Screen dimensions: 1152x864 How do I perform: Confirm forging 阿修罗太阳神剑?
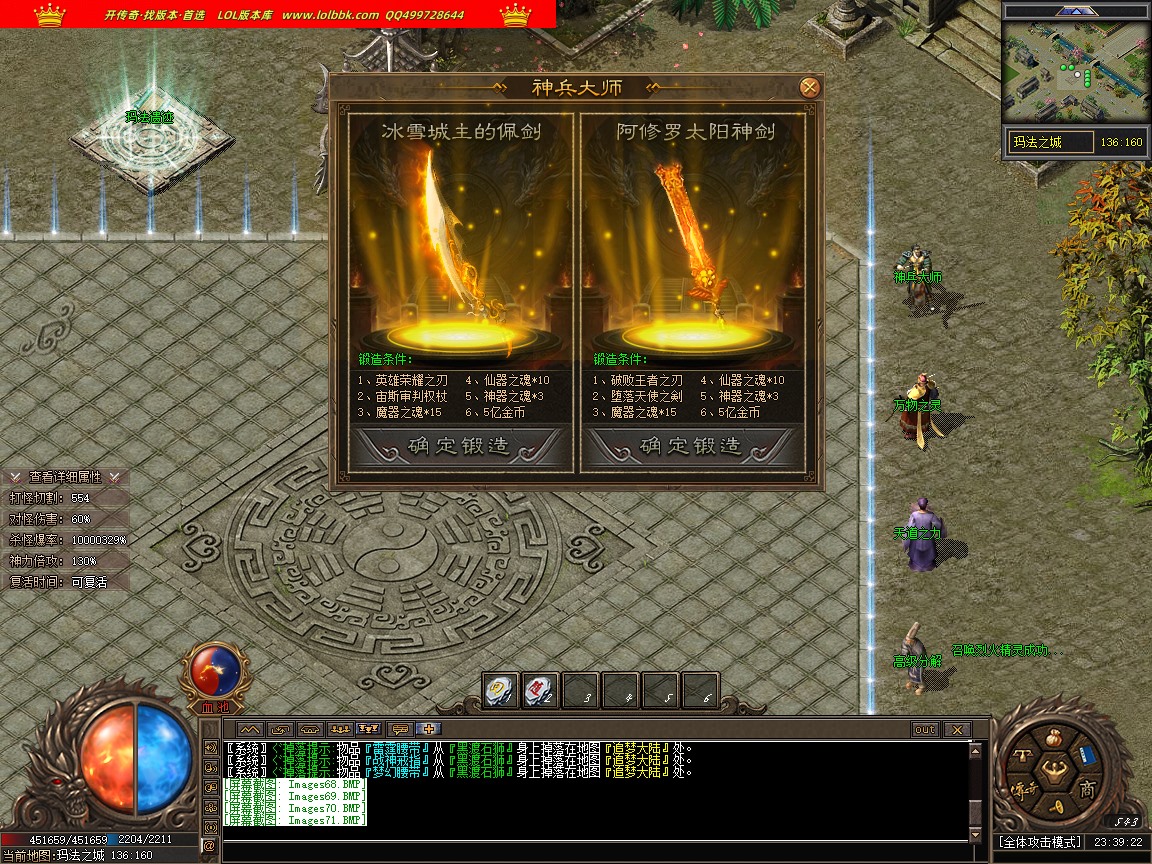[691, 446]
